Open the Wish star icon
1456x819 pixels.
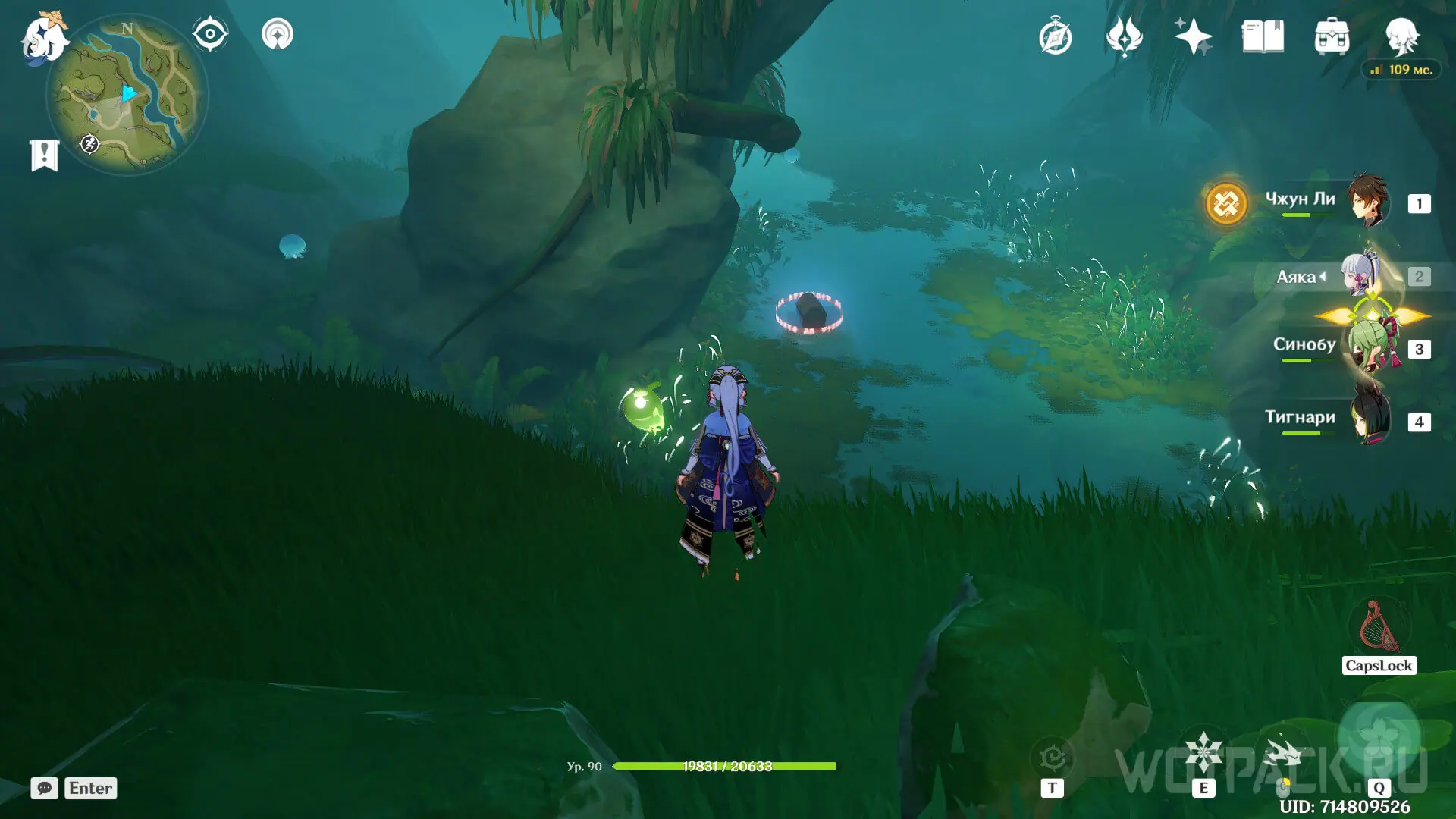pos(1193,37)
